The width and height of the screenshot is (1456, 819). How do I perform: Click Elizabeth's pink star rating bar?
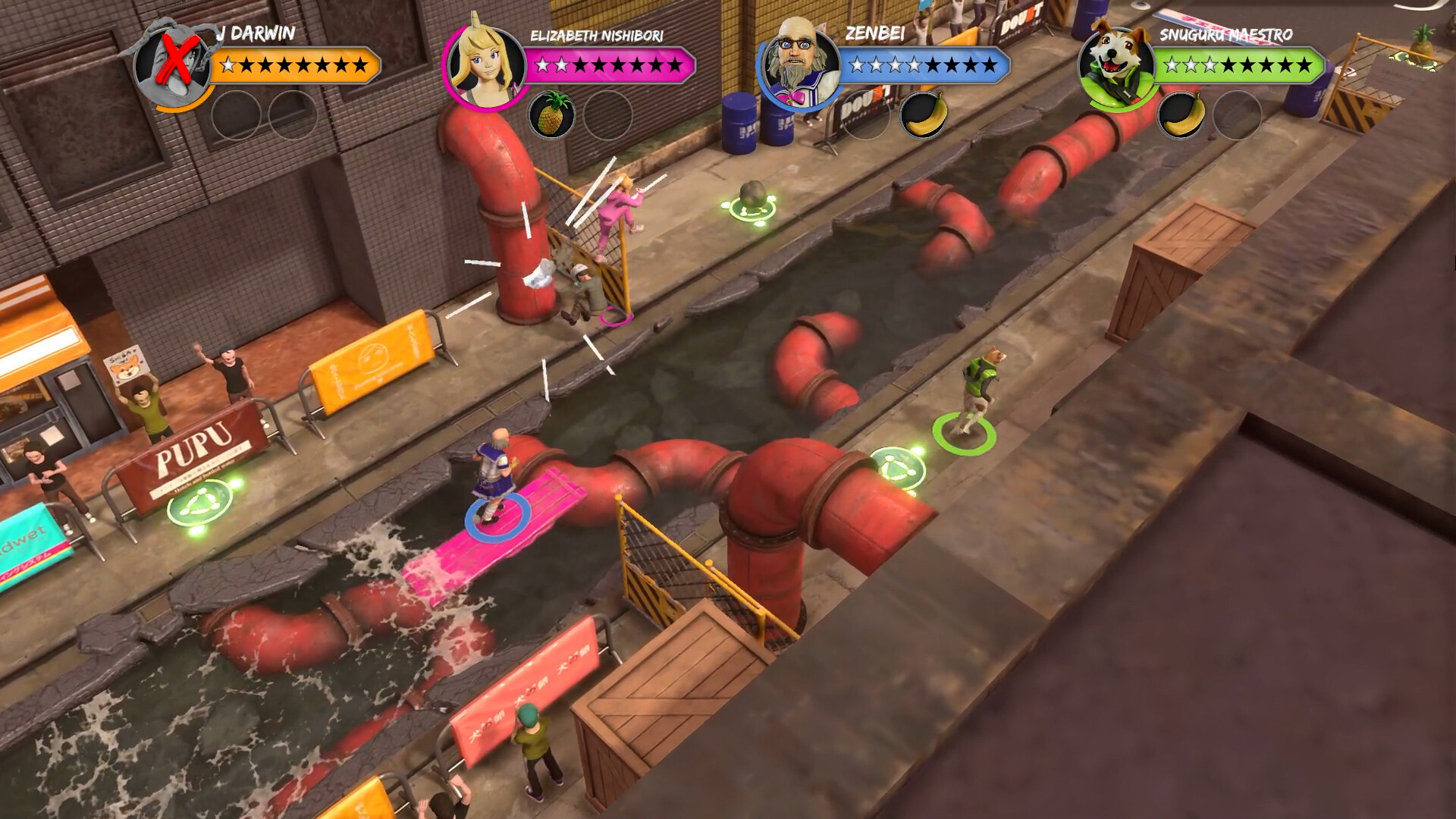607,64
